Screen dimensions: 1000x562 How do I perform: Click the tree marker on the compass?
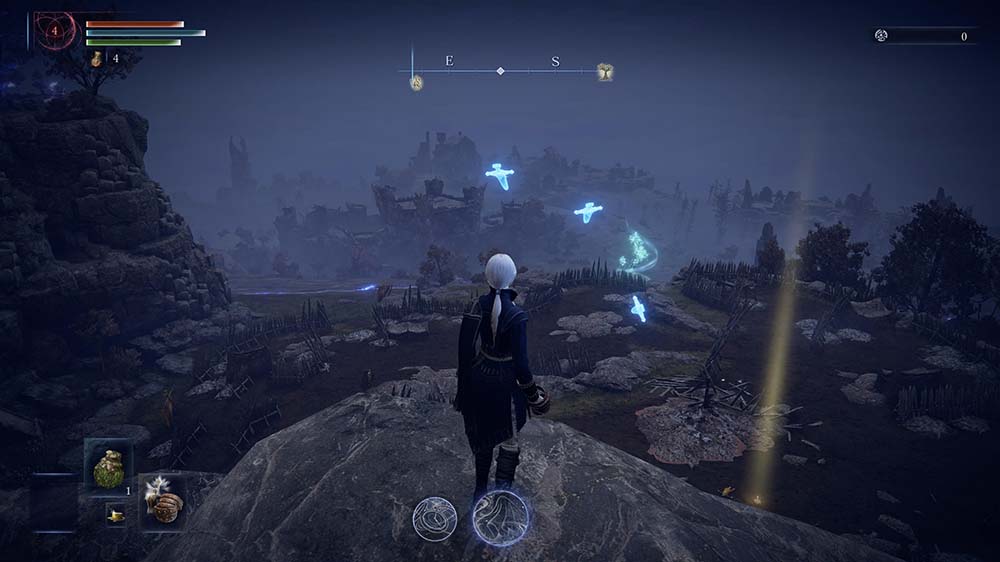point(605,71)
